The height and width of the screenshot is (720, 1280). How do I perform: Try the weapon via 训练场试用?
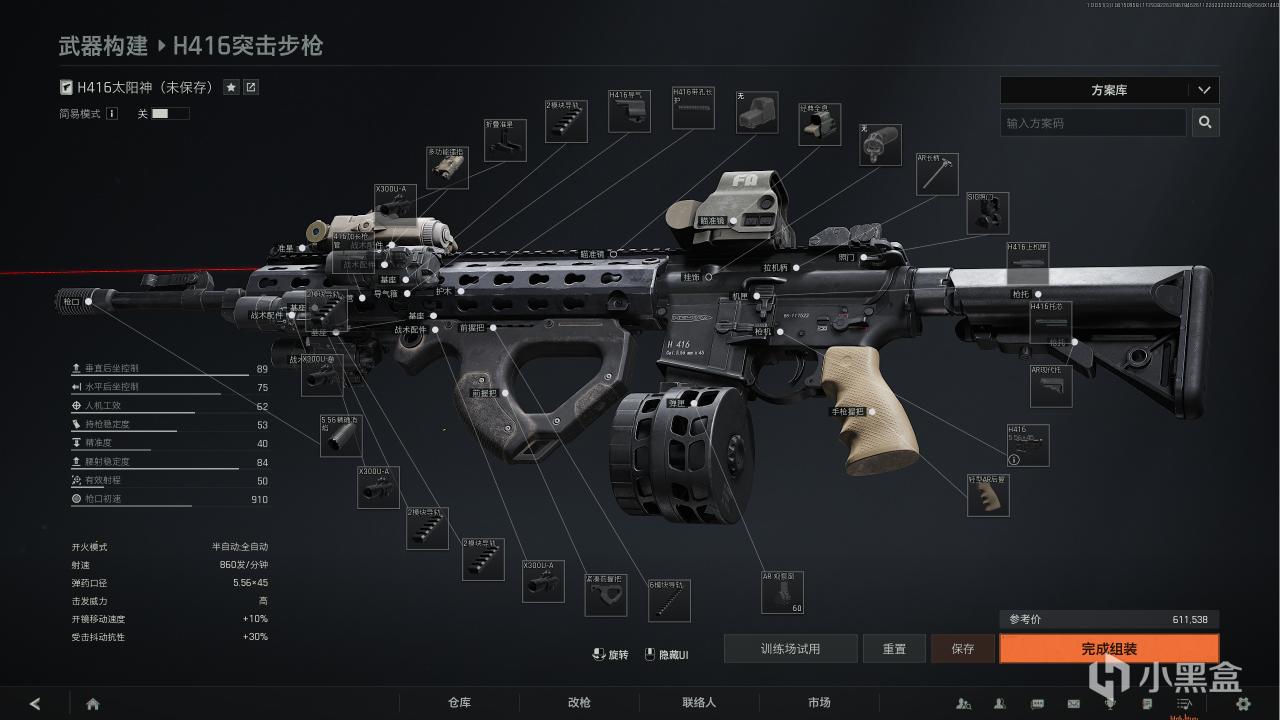coord(790,649)
